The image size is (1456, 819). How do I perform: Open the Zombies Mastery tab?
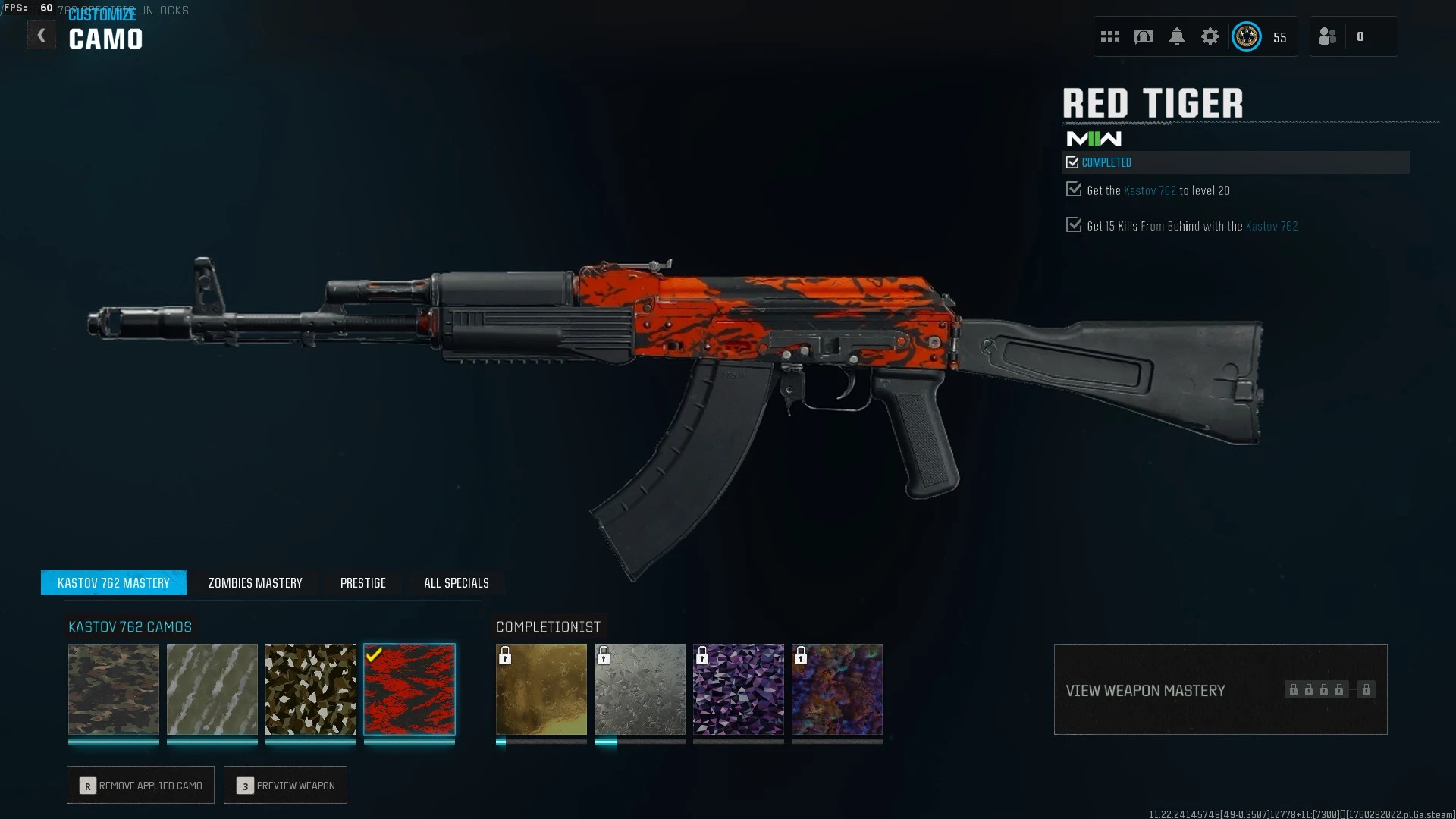255,582
